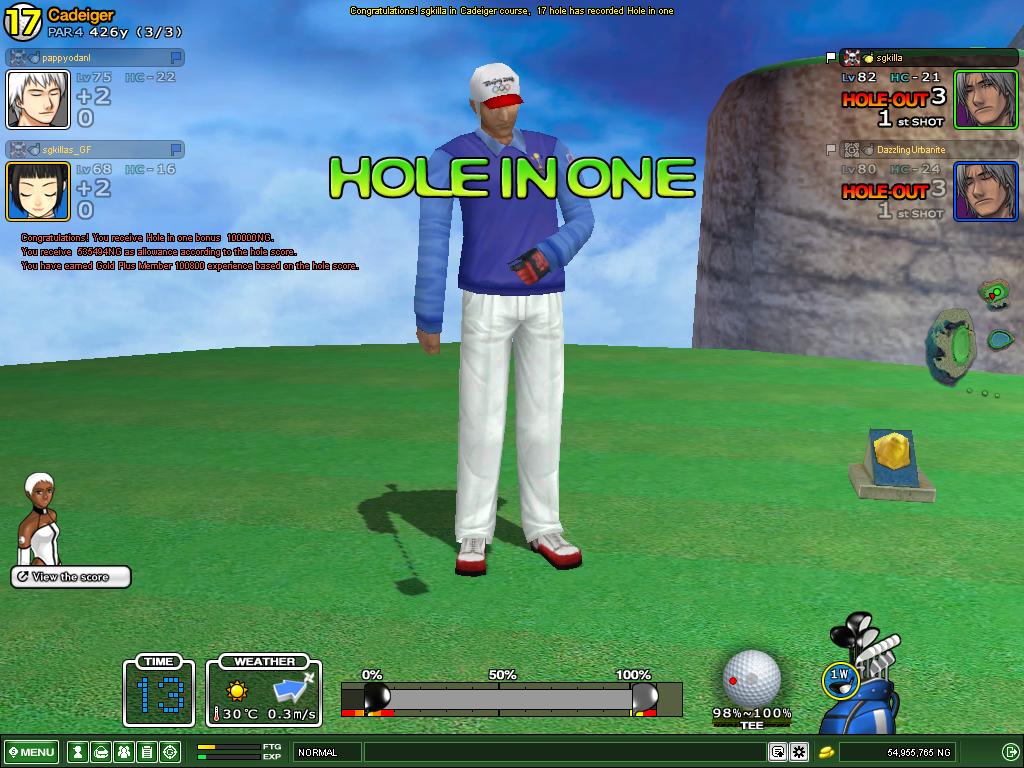Viewport: 1024px width, 768px height.
Task: Select the 1W club badge
Action: pyautogui.click(x=840, y=676)
